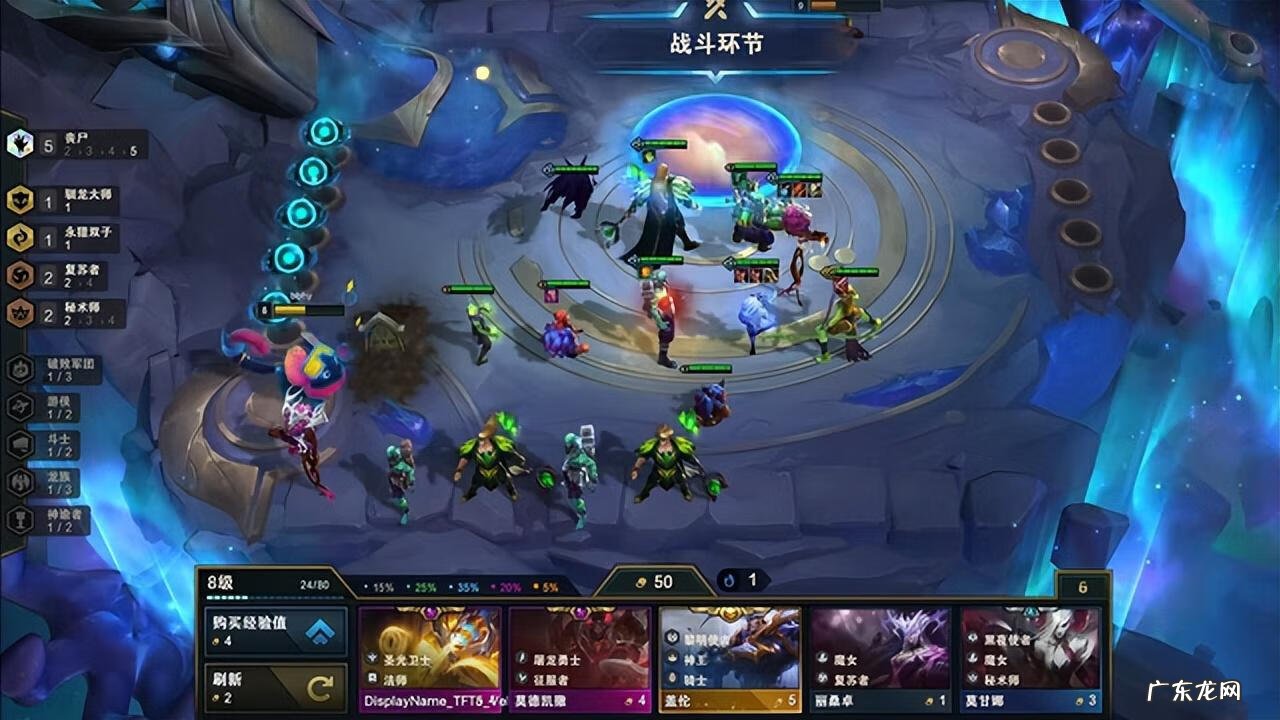Refresh the shop with the 刷新 button
This screenshot has height=720, width=1280.
pos(275,687)
